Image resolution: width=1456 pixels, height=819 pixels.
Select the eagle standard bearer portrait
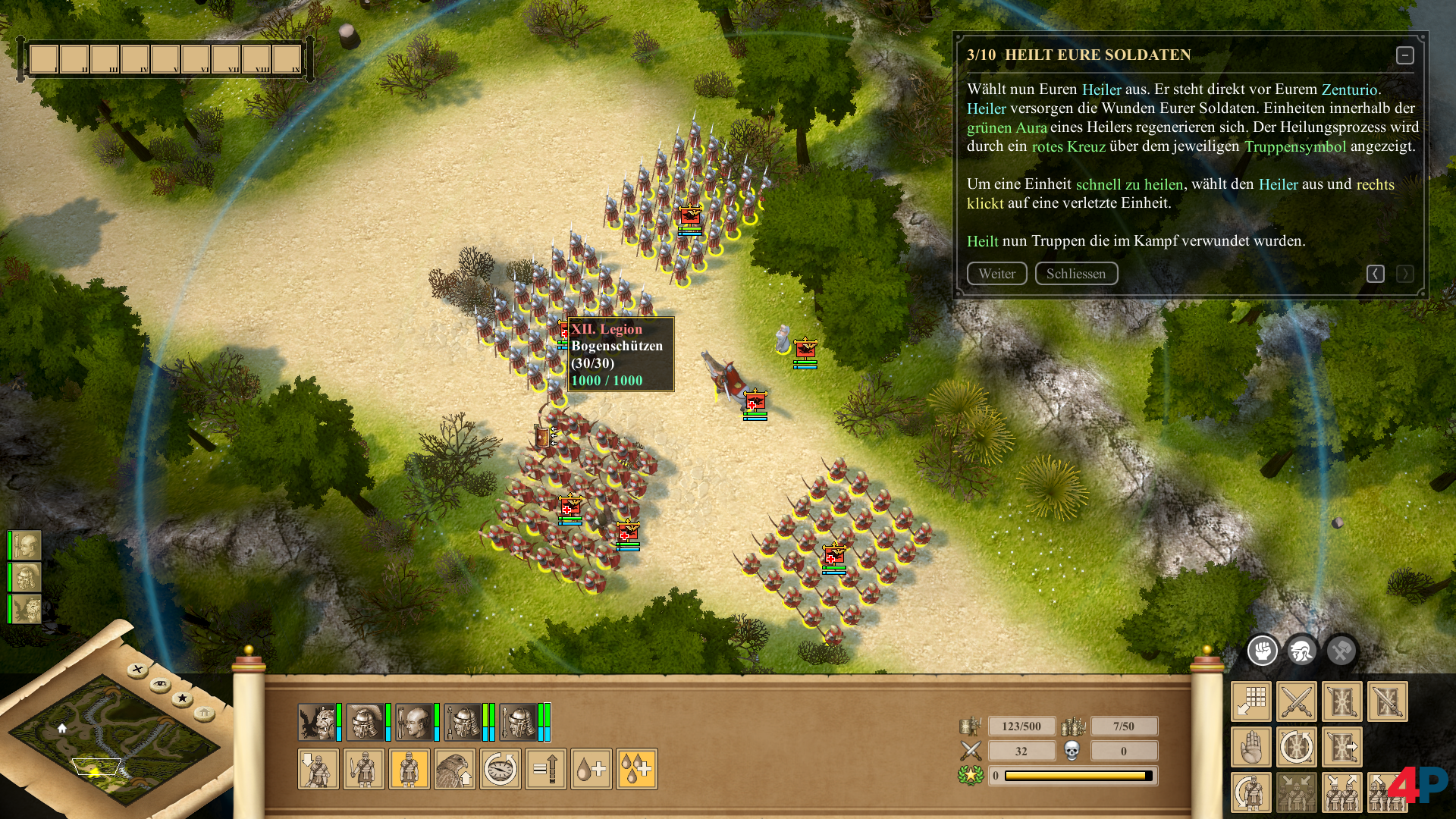(x=316, y=722)
